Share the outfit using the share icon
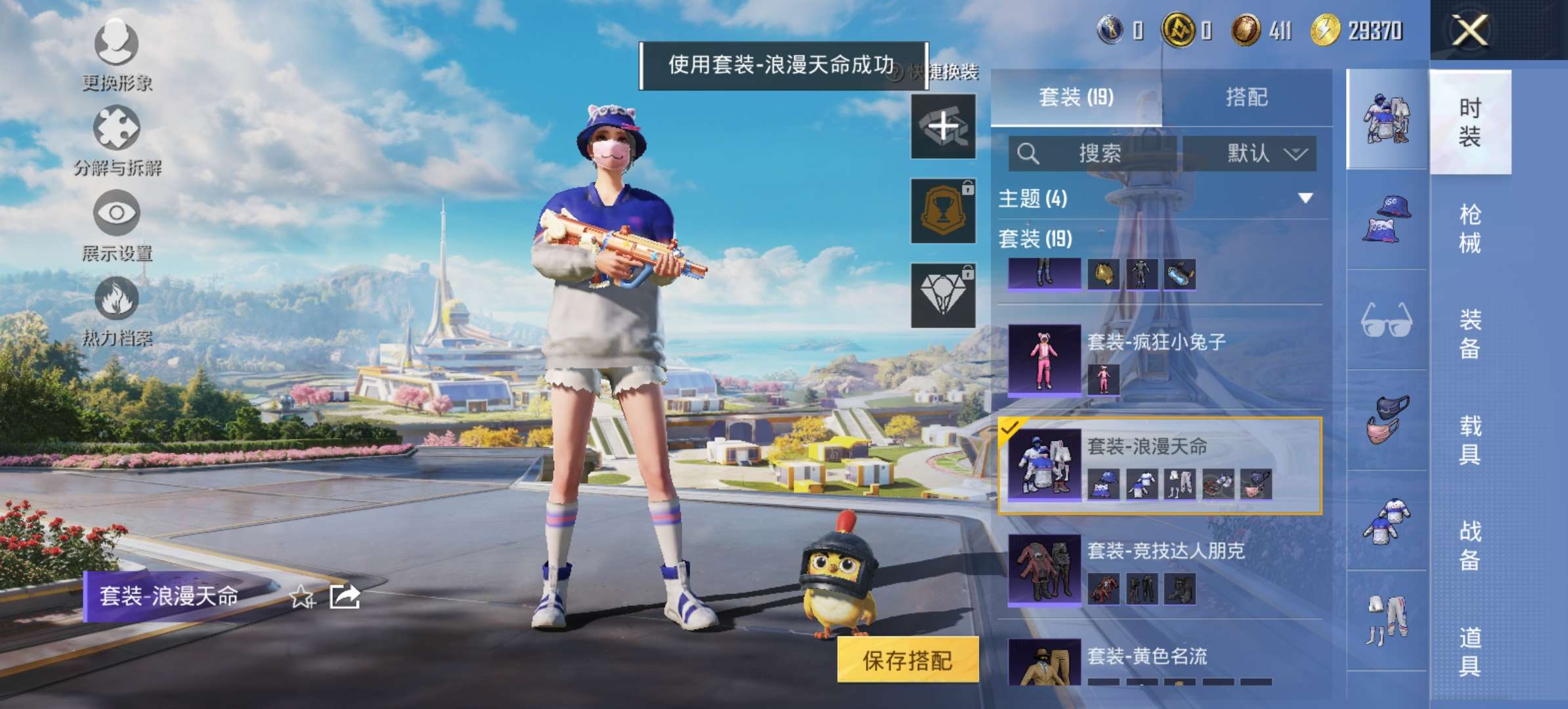This screenshot has height=709, width=1568. point(345,597)
